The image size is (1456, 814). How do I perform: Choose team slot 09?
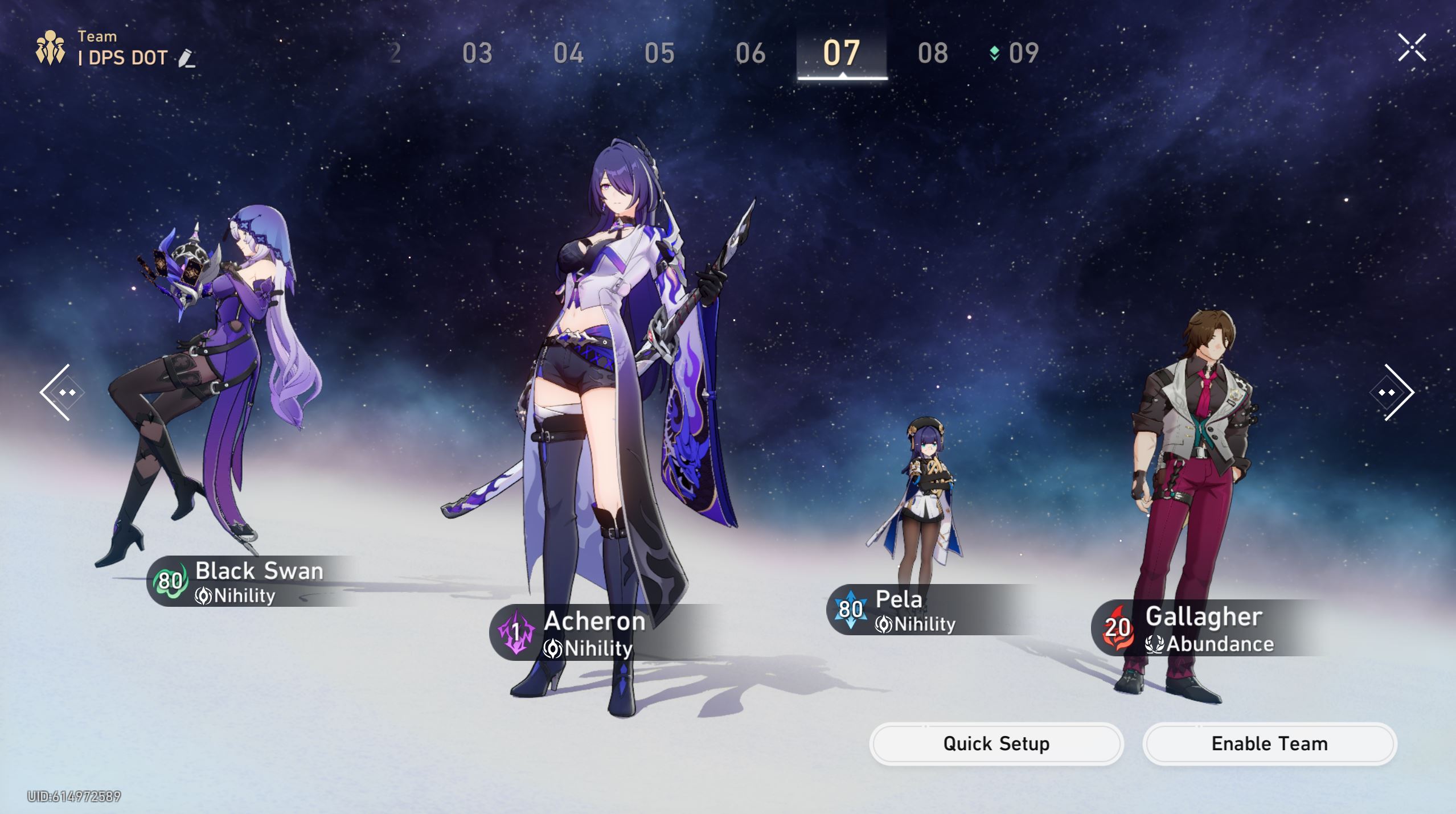(x=1023, y=54)
